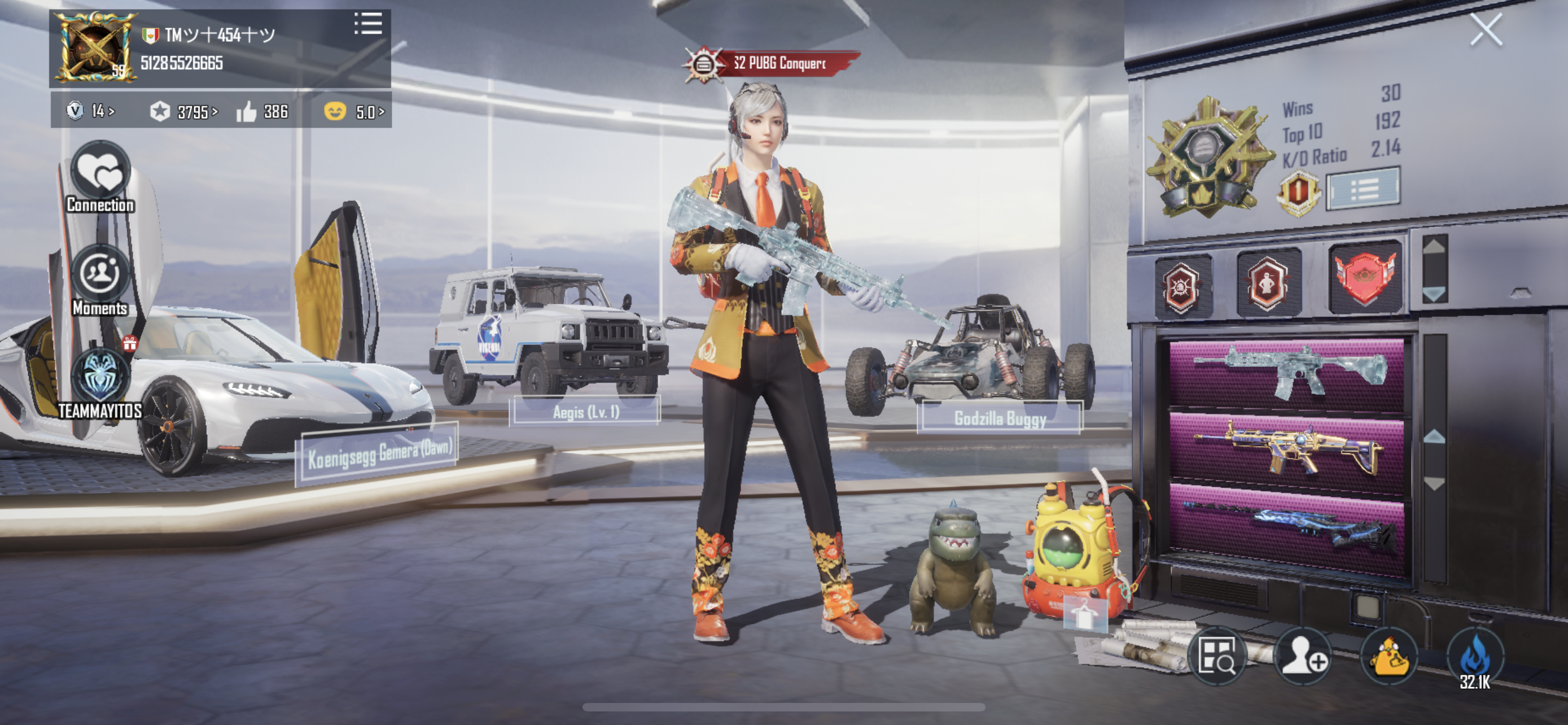1568x725 pixels.
Task: Give a like with the thumbs-up icon
Action: [247, 112]
